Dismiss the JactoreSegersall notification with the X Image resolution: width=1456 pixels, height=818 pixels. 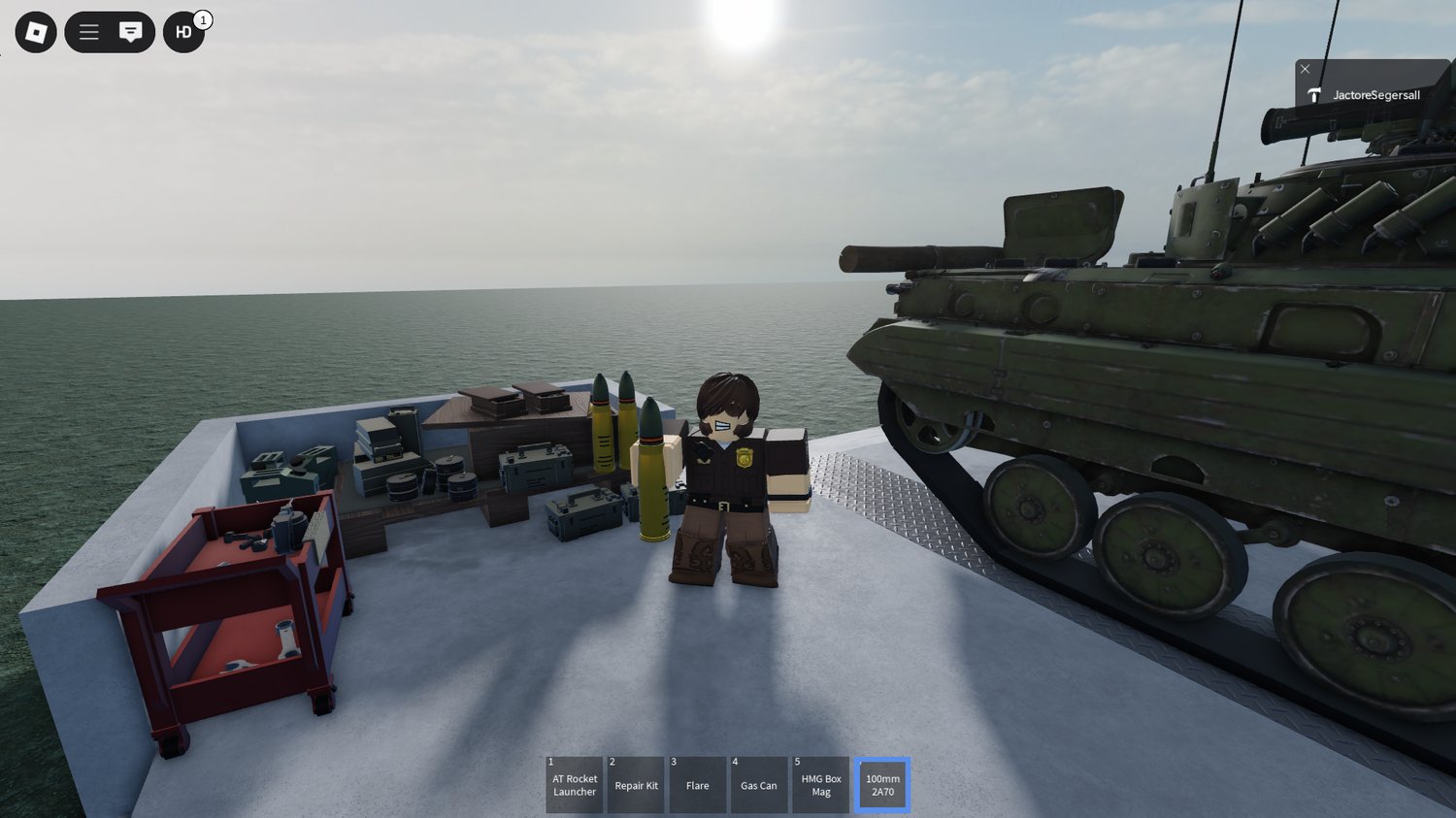[x=1305, y=69]
